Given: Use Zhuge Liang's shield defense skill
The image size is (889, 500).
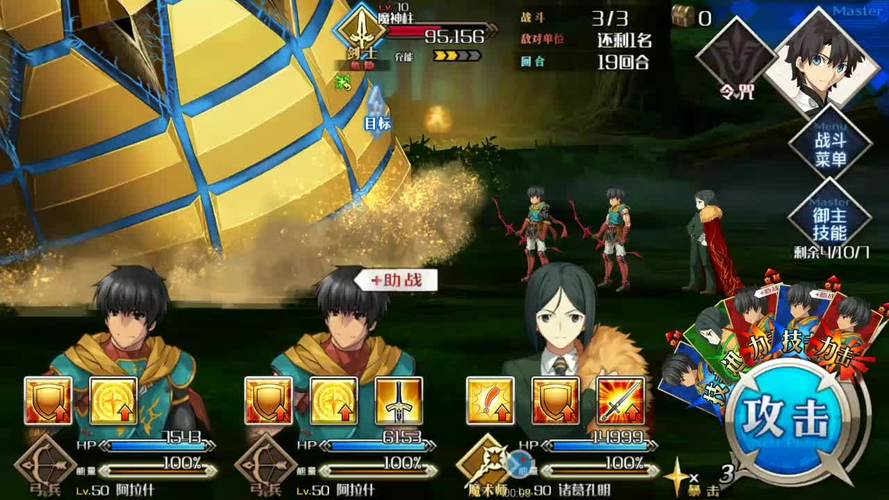Looking at the screenshot, I should [556, 401].
